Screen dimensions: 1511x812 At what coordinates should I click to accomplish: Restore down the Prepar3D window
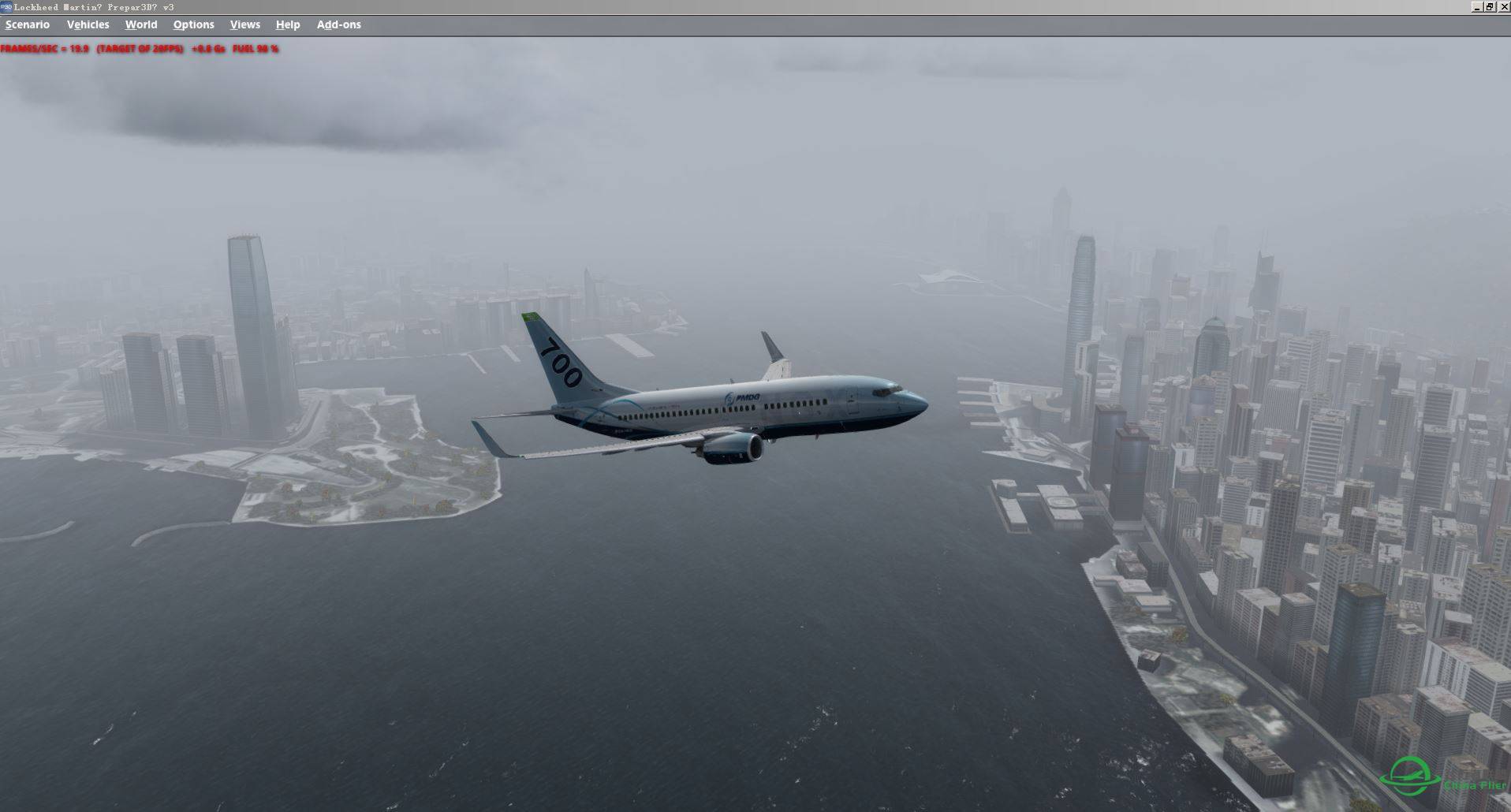1490,6
